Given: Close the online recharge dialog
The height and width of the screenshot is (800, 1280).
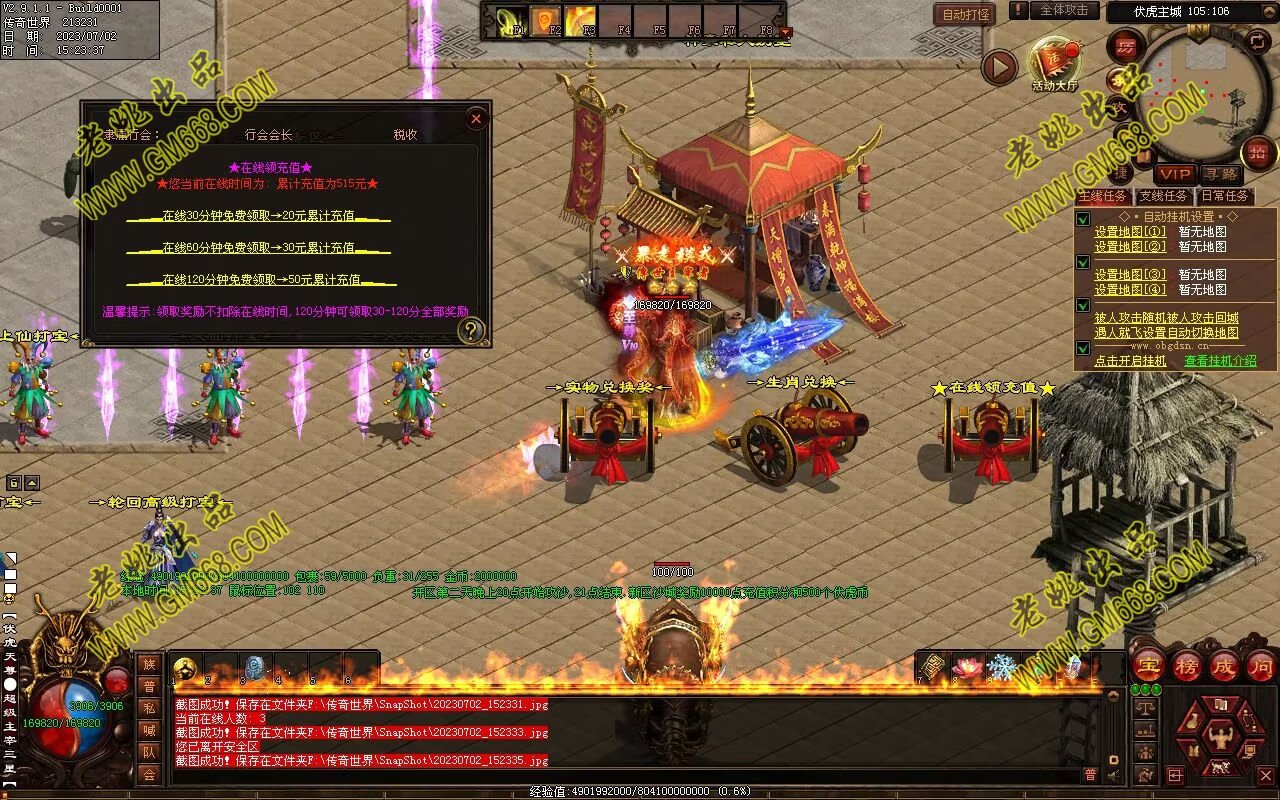Looking at the screenshot, I should coord(476,119).
